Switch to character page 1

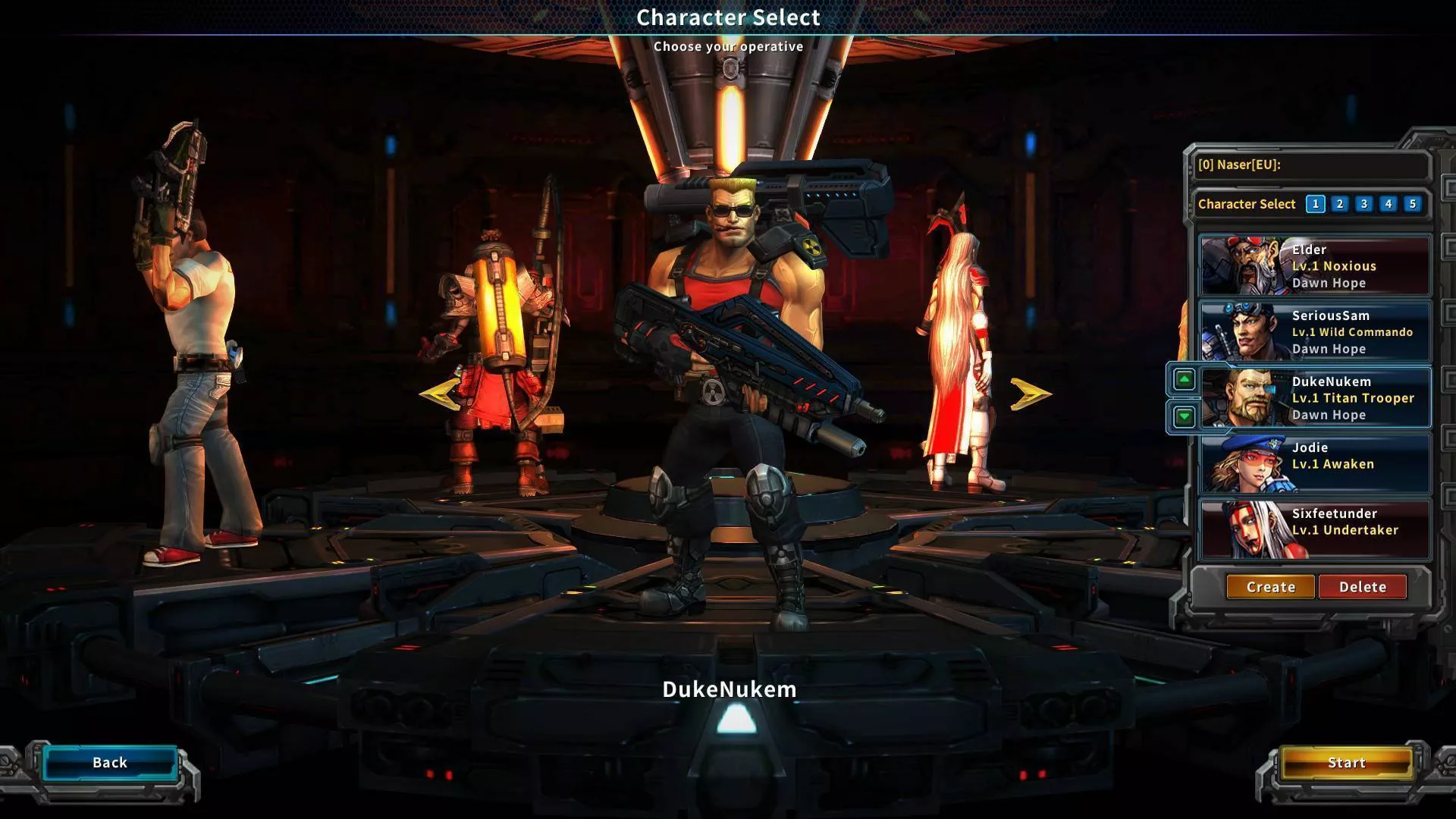tap(1316, 204)
